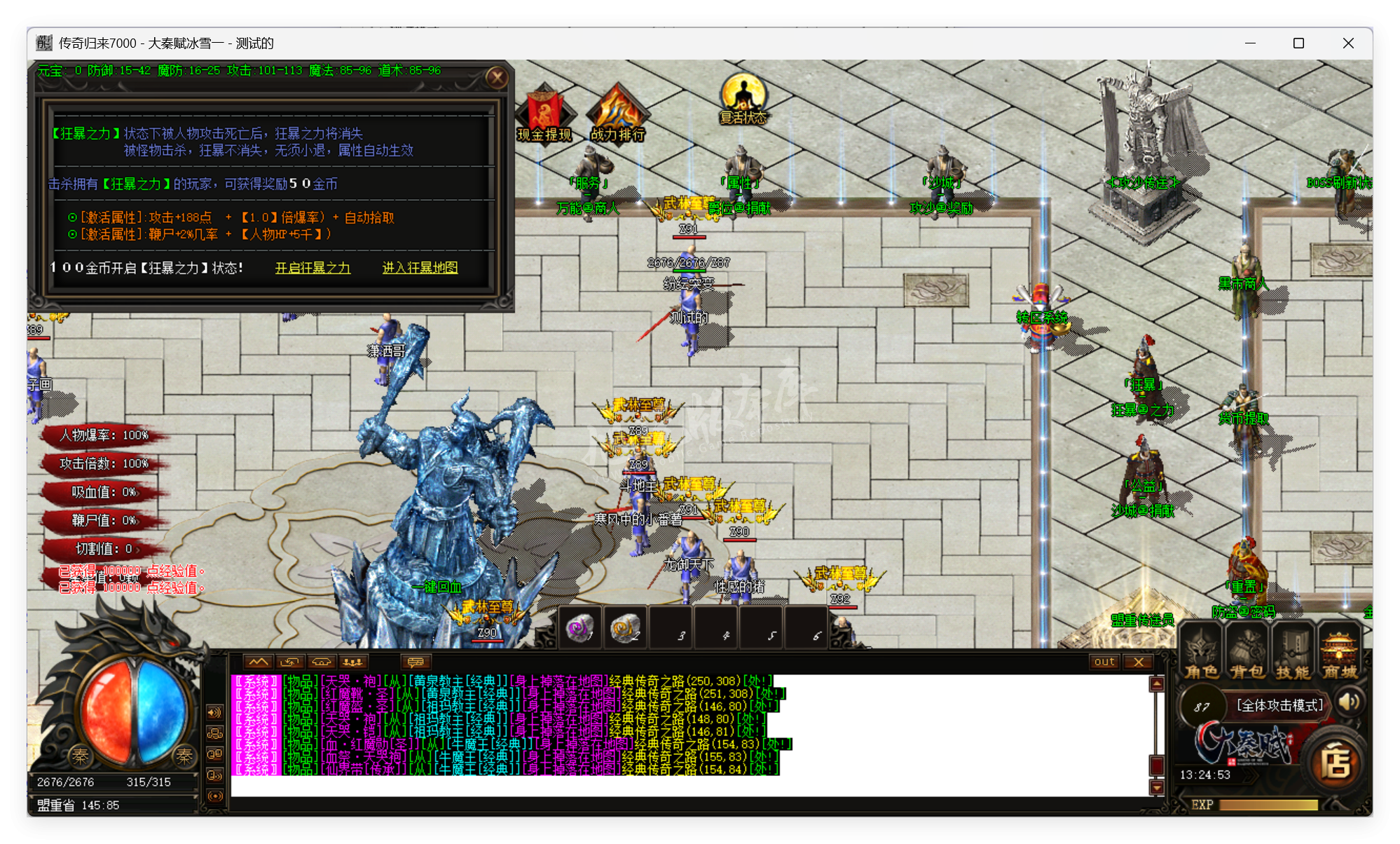Image resolution: width=1400 pixels, height=844 pixels.
Task: Close the 狂暴之力 dialog panel
Action: pyautogui.click(x=497, y=77)
